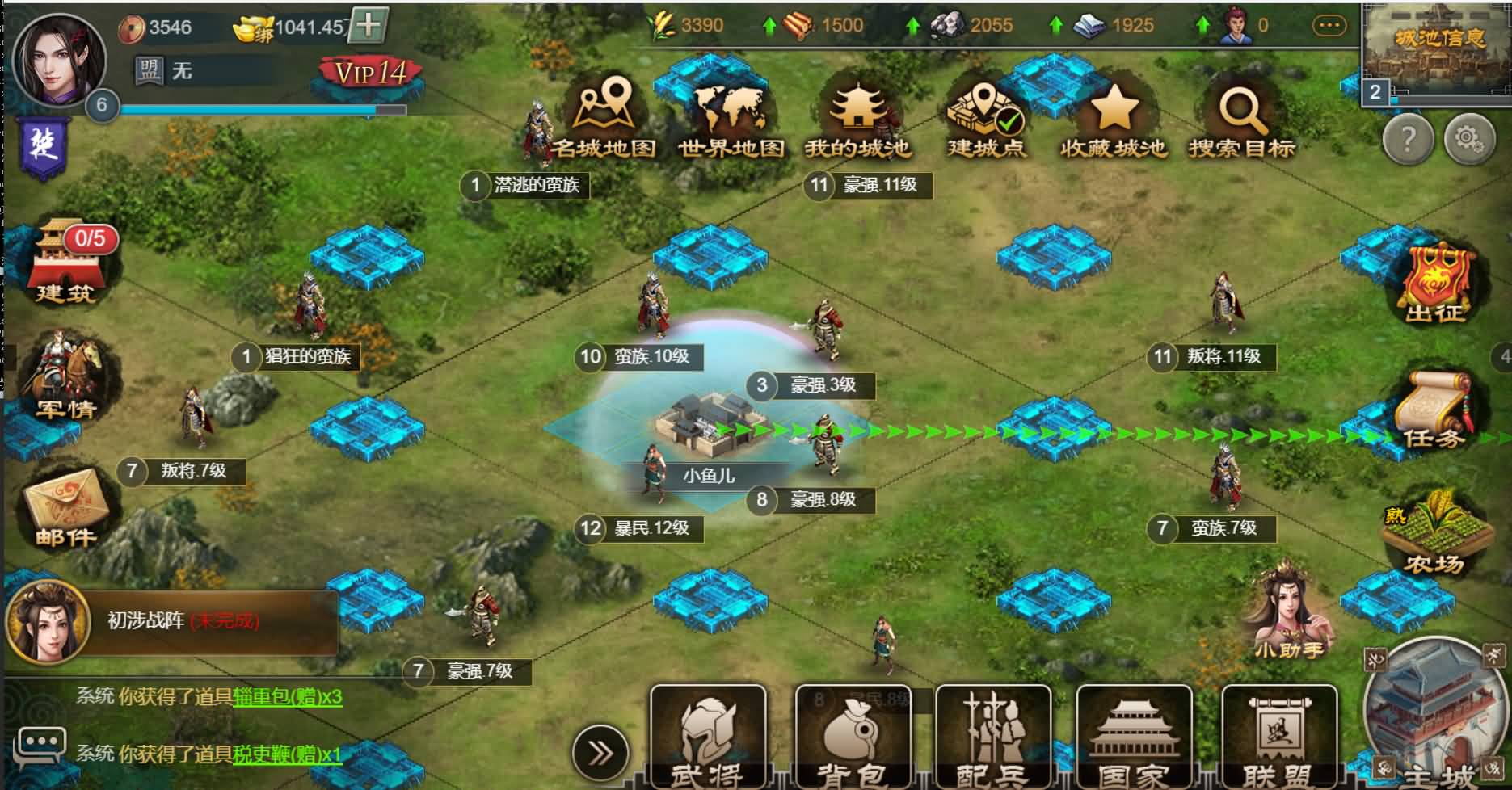The image size is (1512, 790).
Task: Open the 邮件 mailbox
Action: [x=66, y=509]
